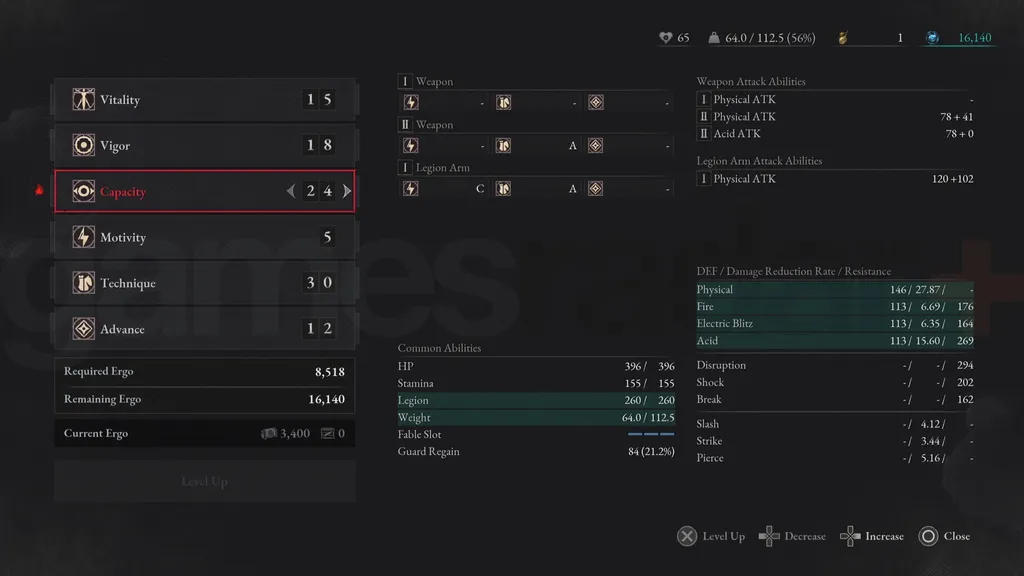
Task: Select the Vitality stat row
Action: (204, 100)
